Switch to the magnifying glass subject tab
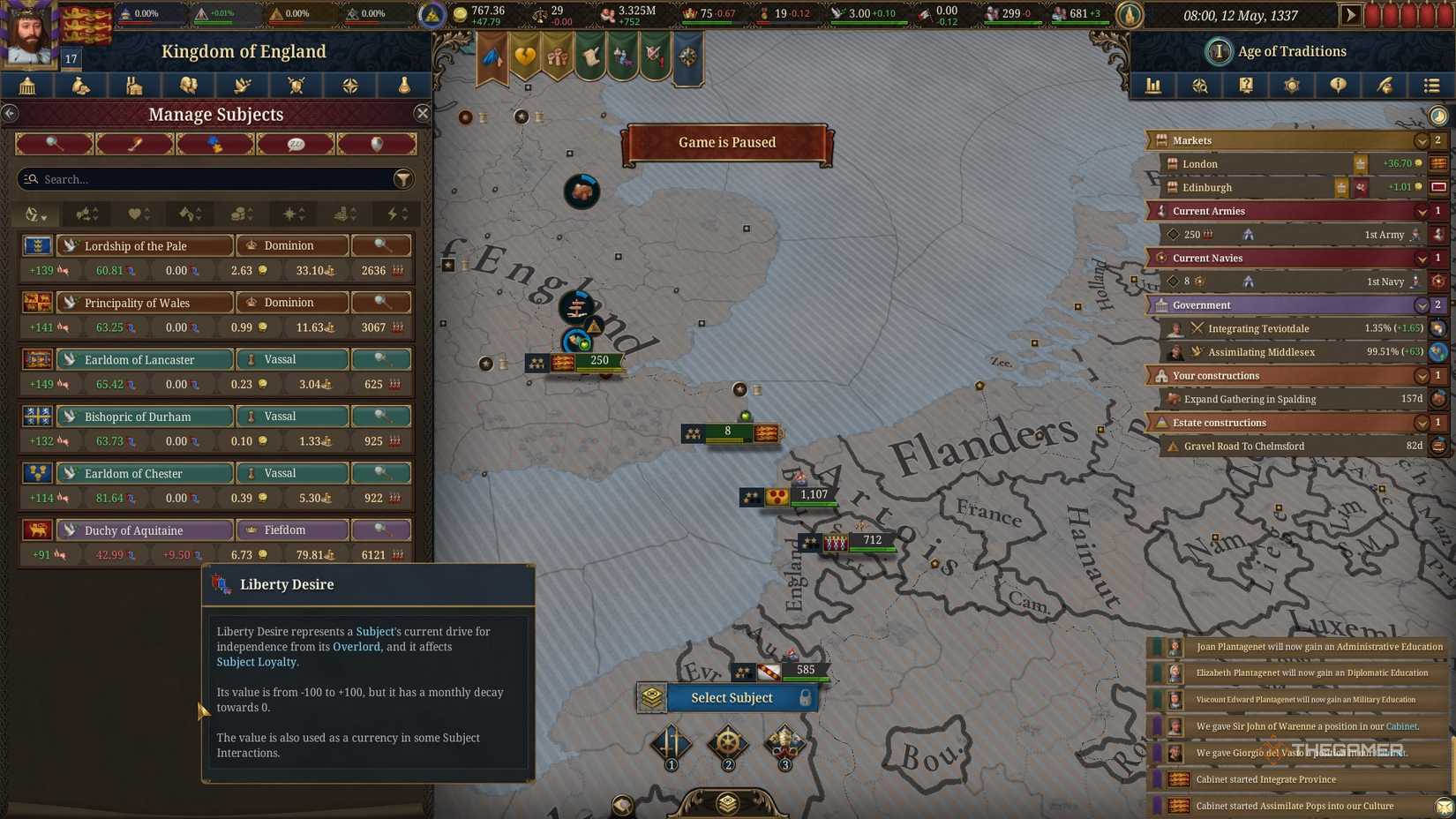1456x819 pixels. [54, 143]
